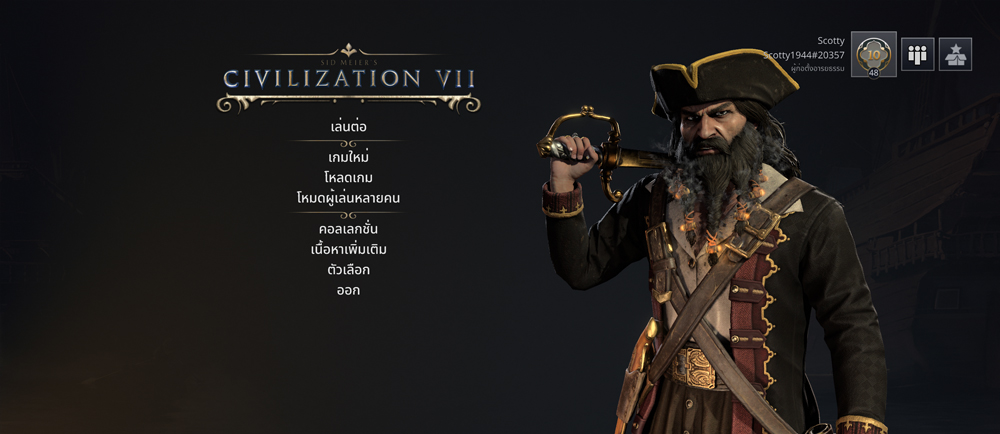Image resolution: width=1000 pixels, height=434 pixels.
Task: Click the star-over-open-box rewards icon
Action: click(955, 54)
